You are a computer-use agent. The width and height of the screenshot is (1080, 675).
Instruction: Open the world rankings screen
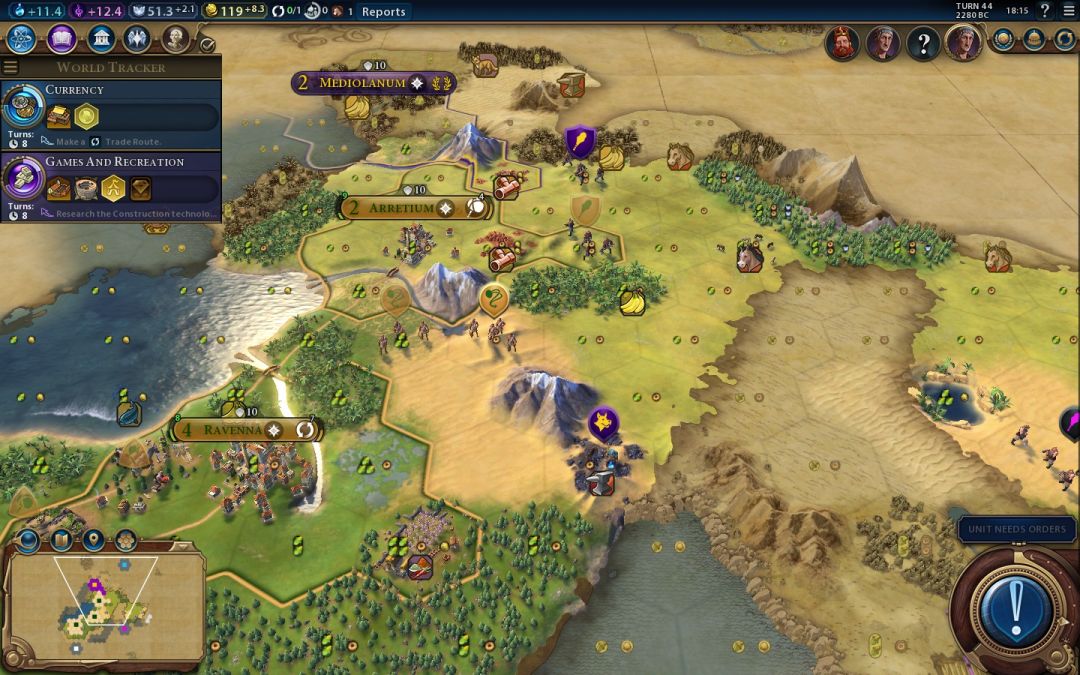tap(1003, 40)
